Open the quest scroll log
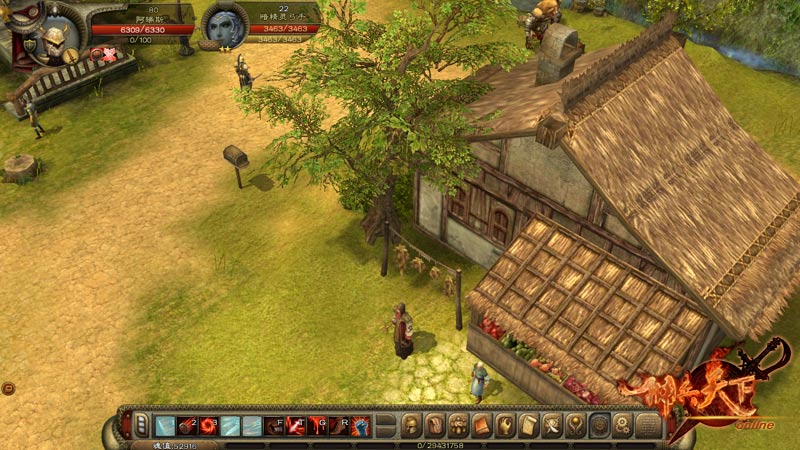800x450 pixels. pos(528,425)
